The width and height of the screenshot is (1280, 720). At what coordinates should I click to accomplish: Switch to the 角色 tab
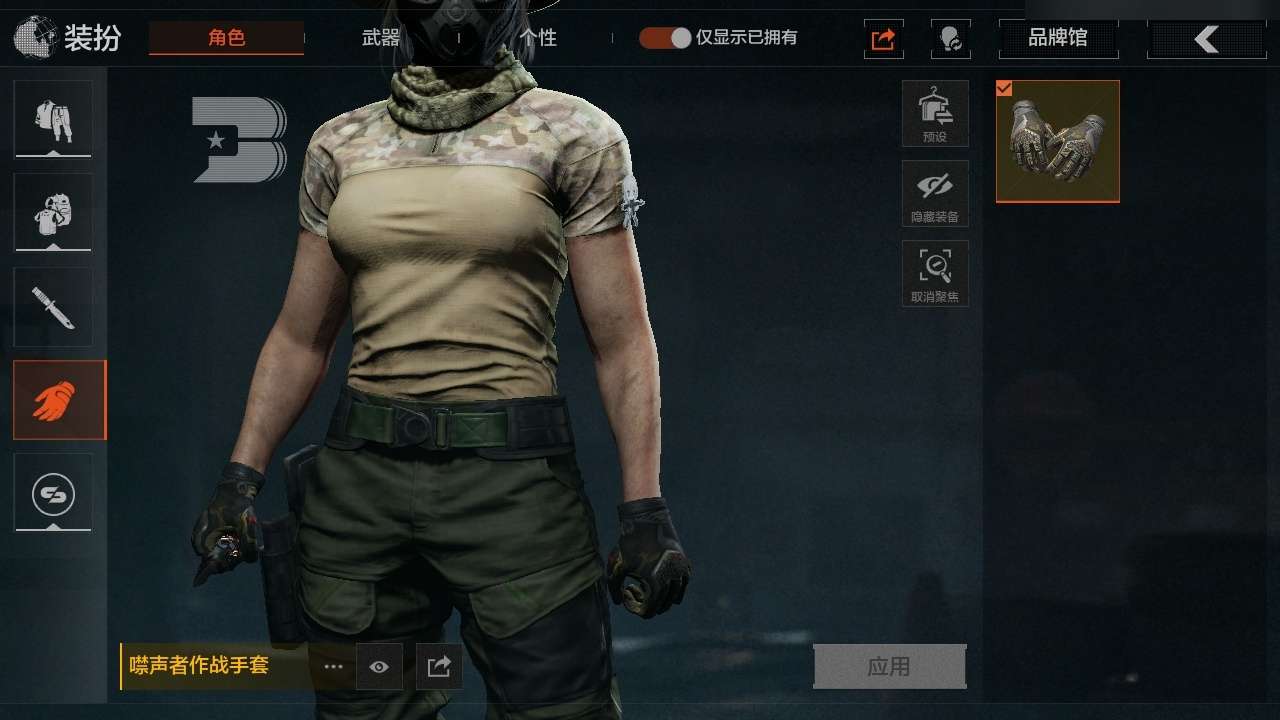click(226, 38)
